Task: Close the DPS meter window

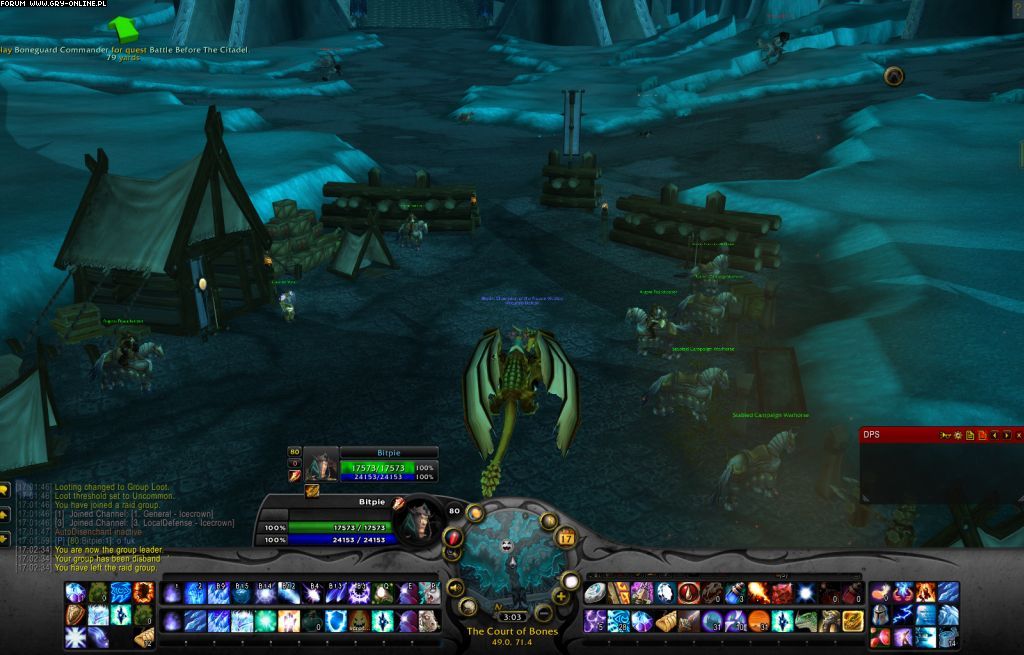Action: tap(1018, 435)
